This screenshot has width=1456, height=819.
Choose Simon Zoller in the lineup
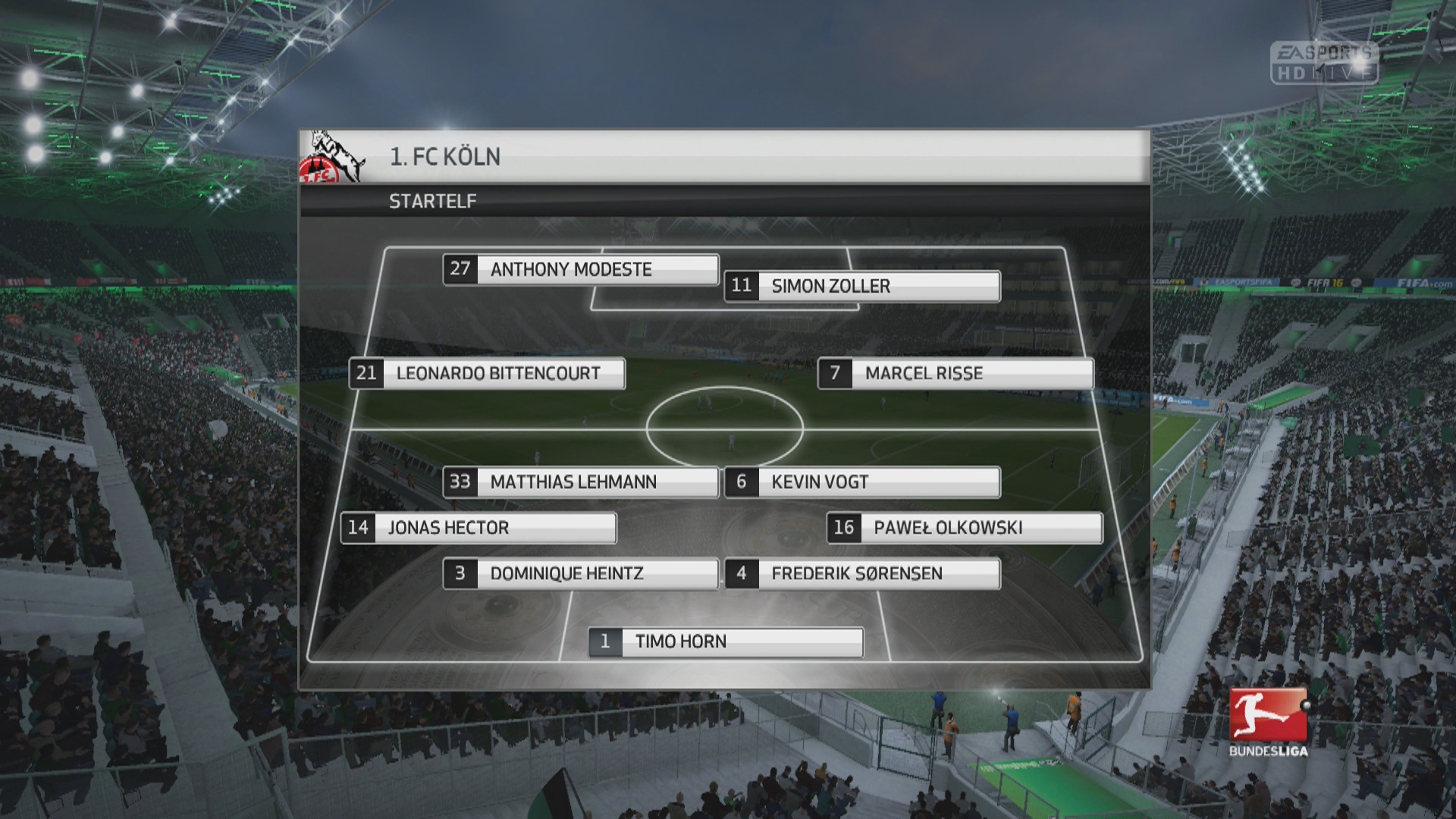pos(862,286)
